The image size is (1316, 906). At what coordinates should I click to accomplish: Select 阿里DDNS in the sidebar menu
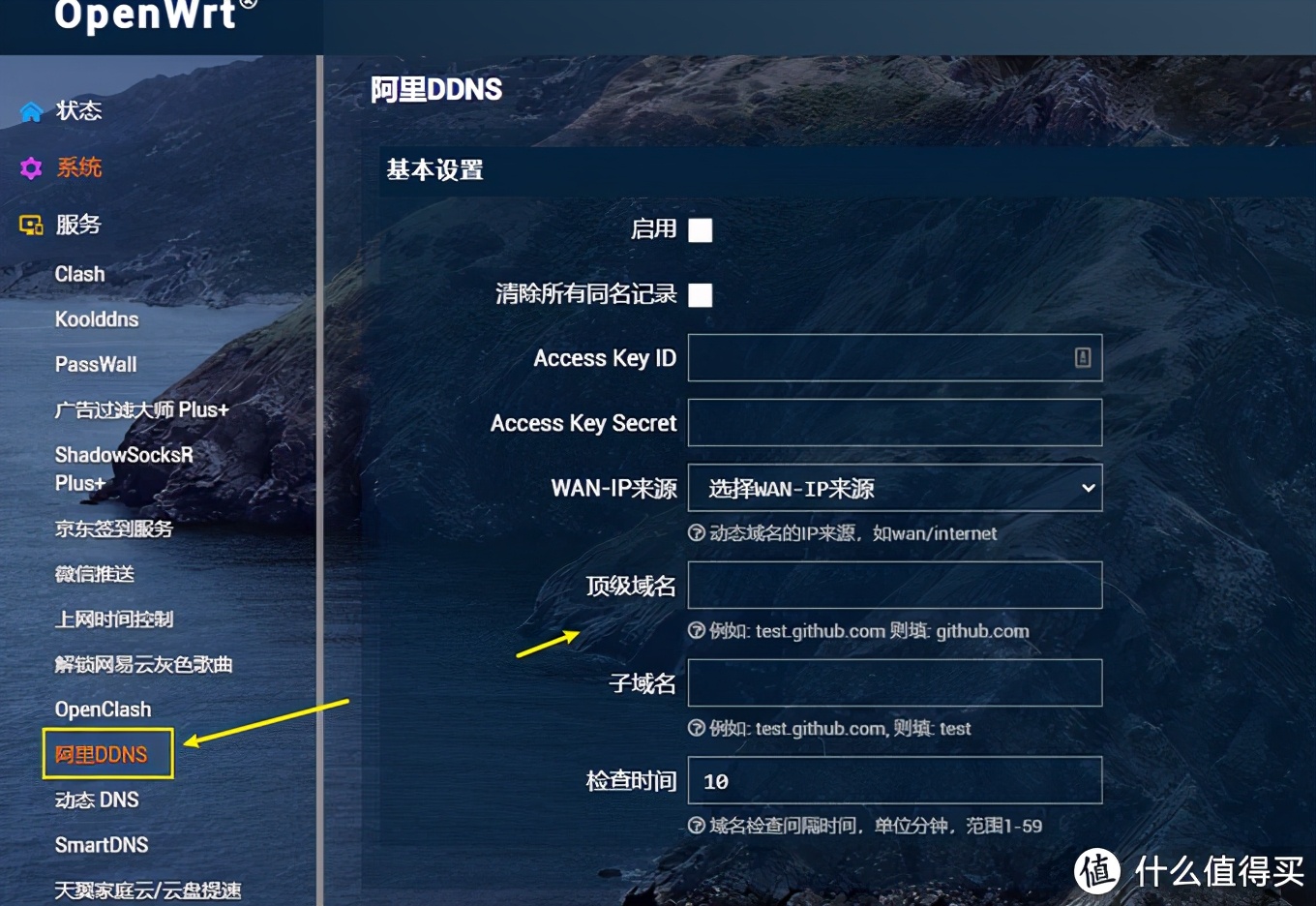101,754
